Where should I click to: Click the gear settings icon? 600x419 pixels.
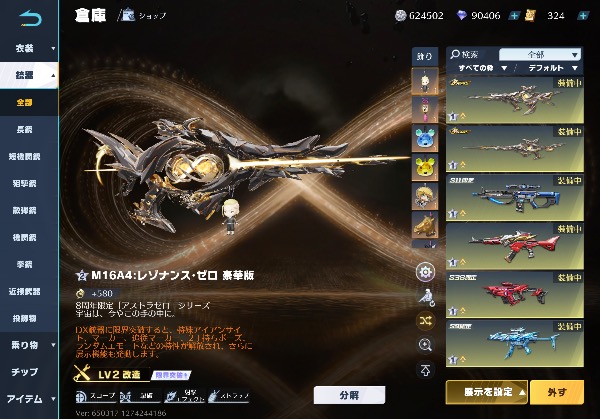pos(425,272)
